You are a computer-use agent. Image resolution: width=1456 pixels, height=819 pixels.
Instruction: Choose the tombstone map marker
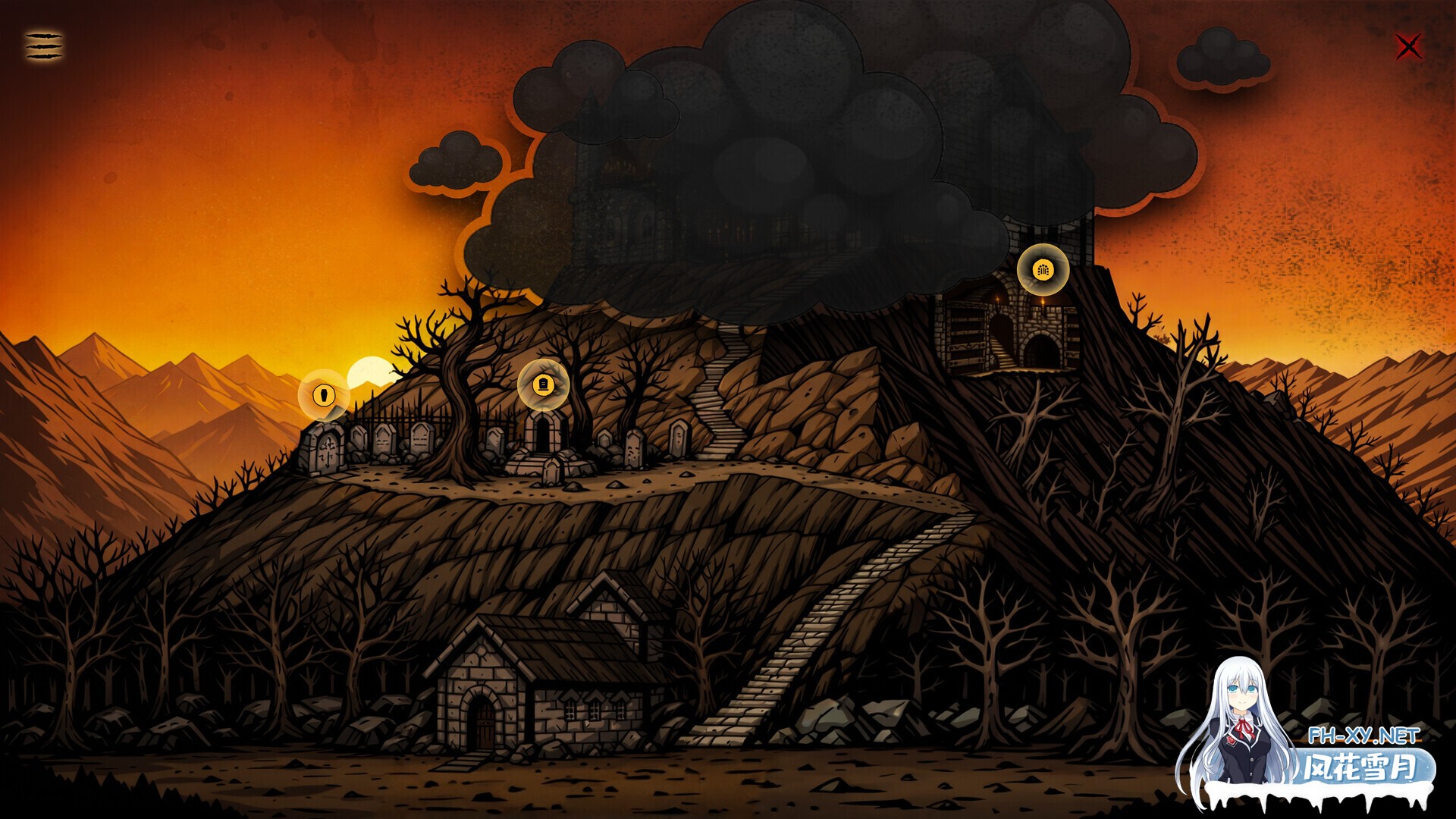pos(543,384)
